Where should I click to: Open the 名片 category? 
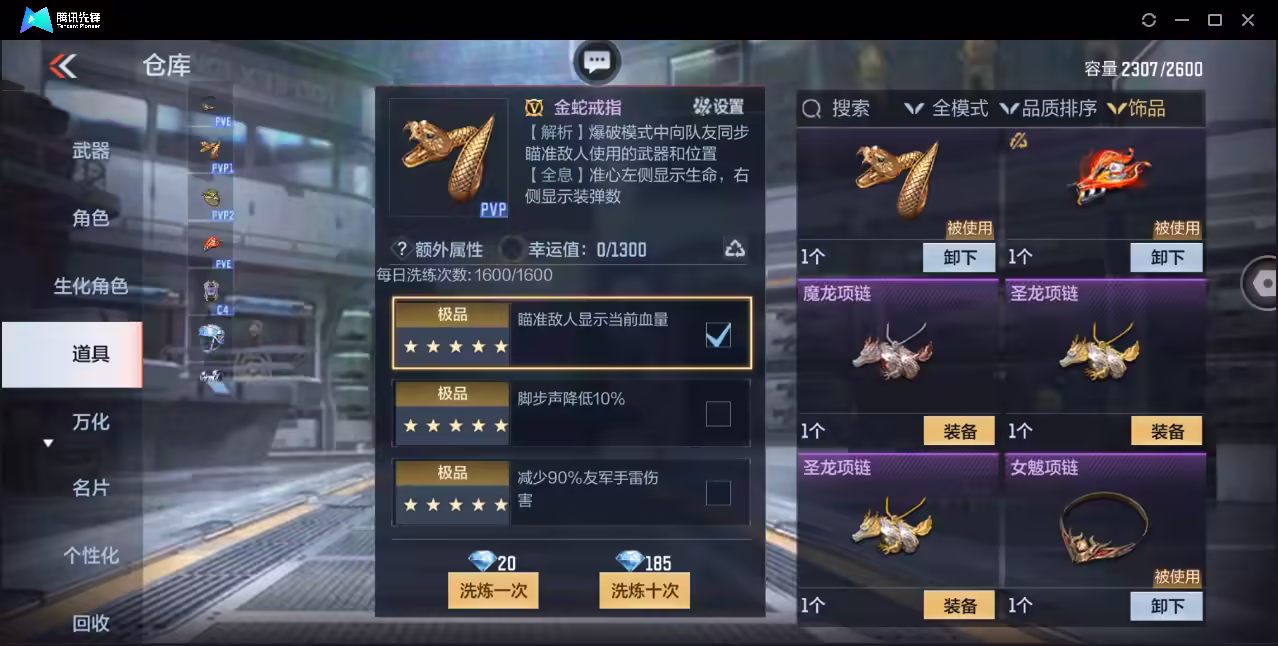point(90,488)
